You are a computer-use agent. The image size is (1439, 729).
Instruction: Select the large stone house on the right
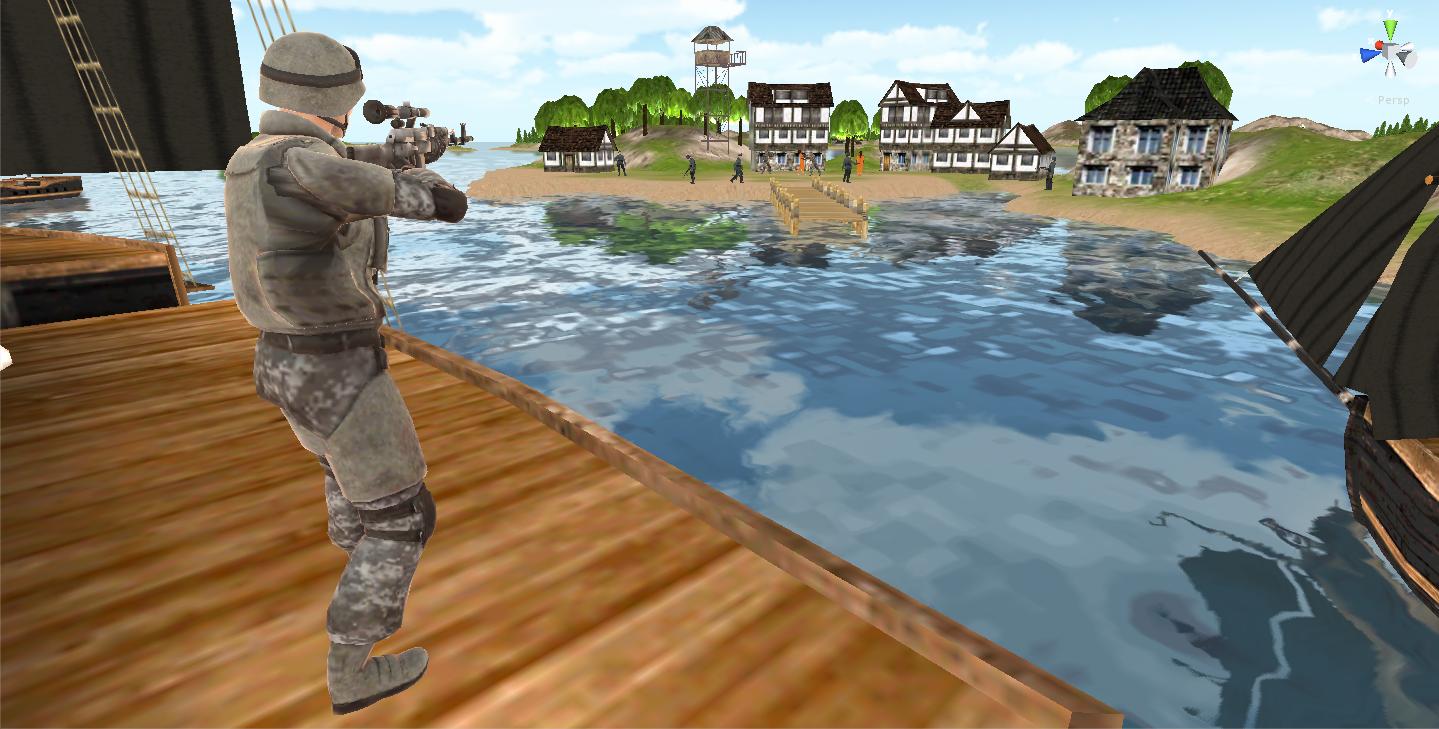(x=1150, y=140)
